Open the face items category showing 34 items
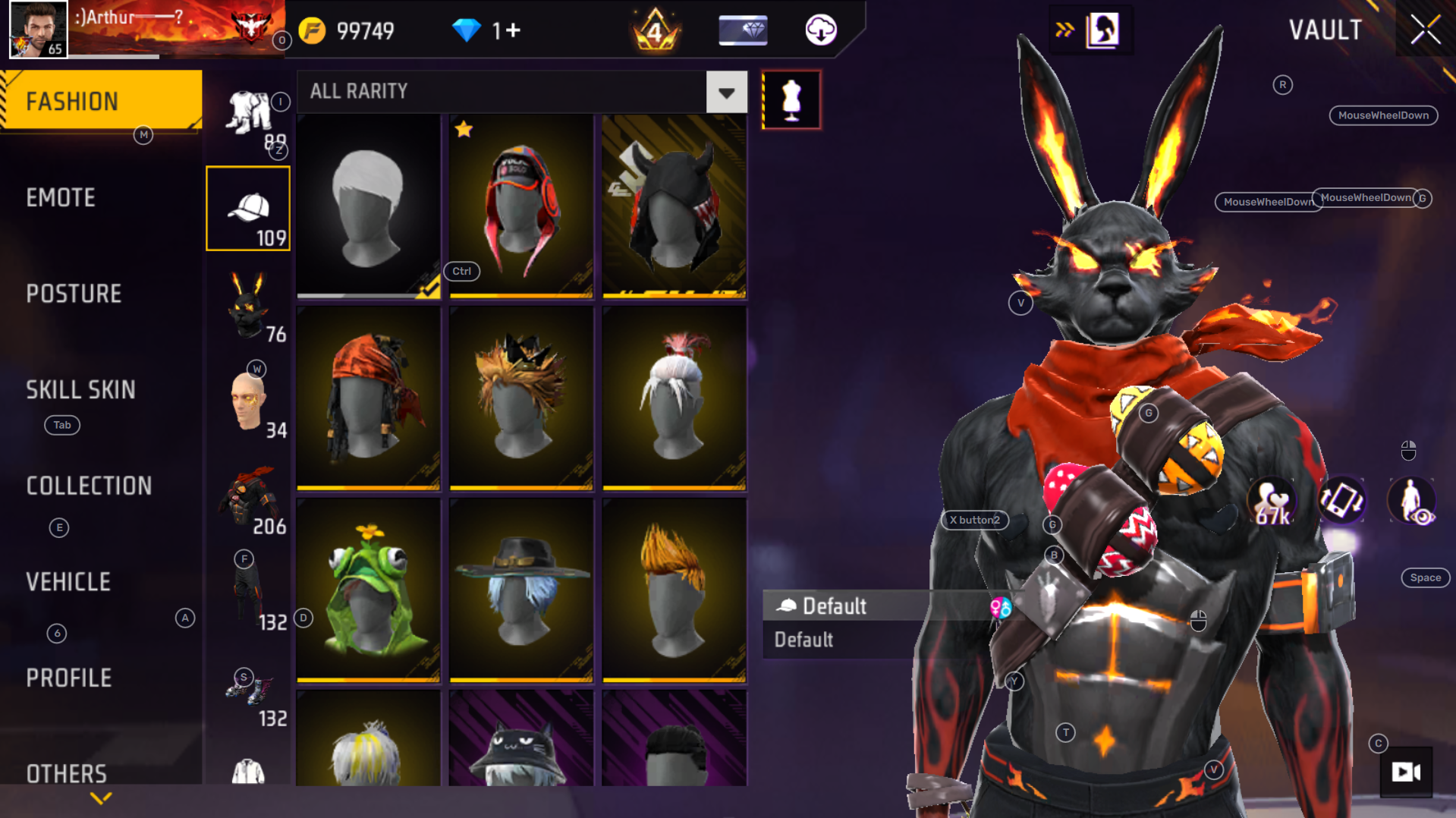This screenshot has height=818, width=1456. pos(248,402)
